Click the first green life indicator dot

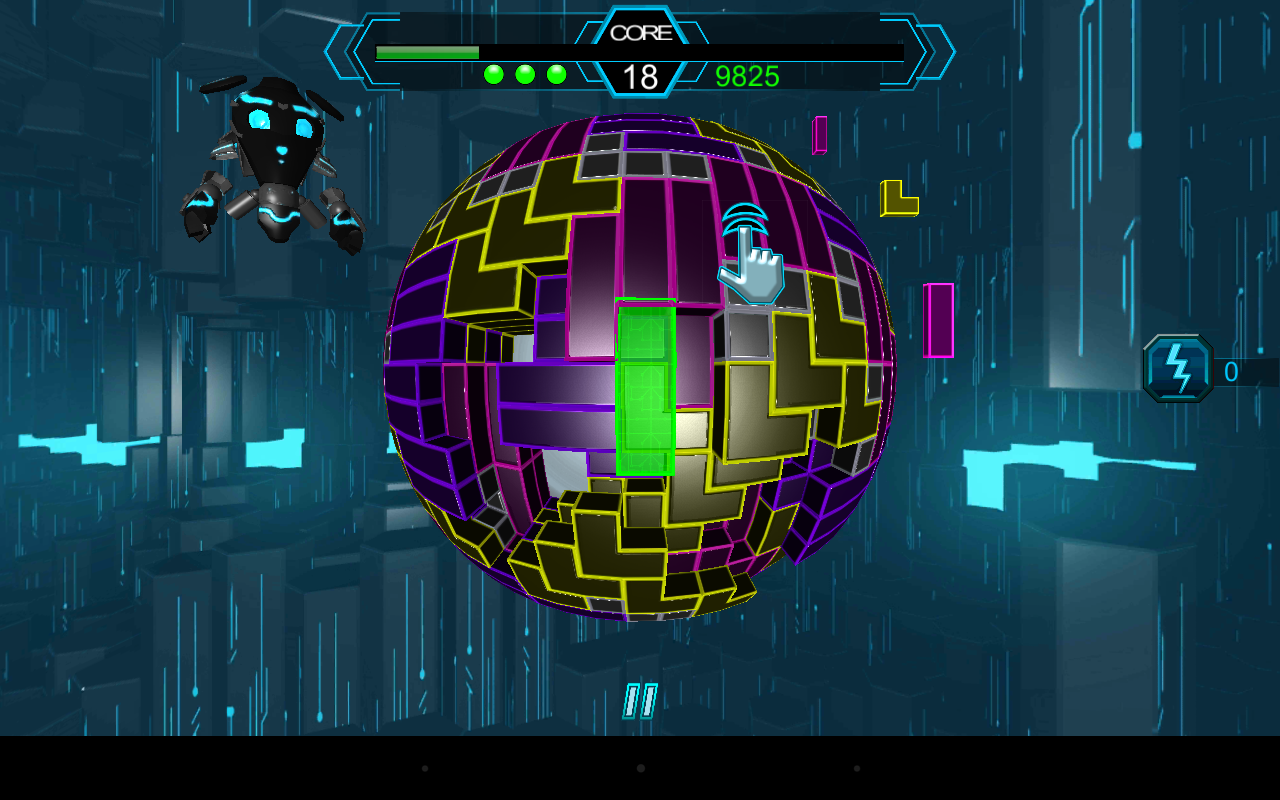(x=492, y=72)
